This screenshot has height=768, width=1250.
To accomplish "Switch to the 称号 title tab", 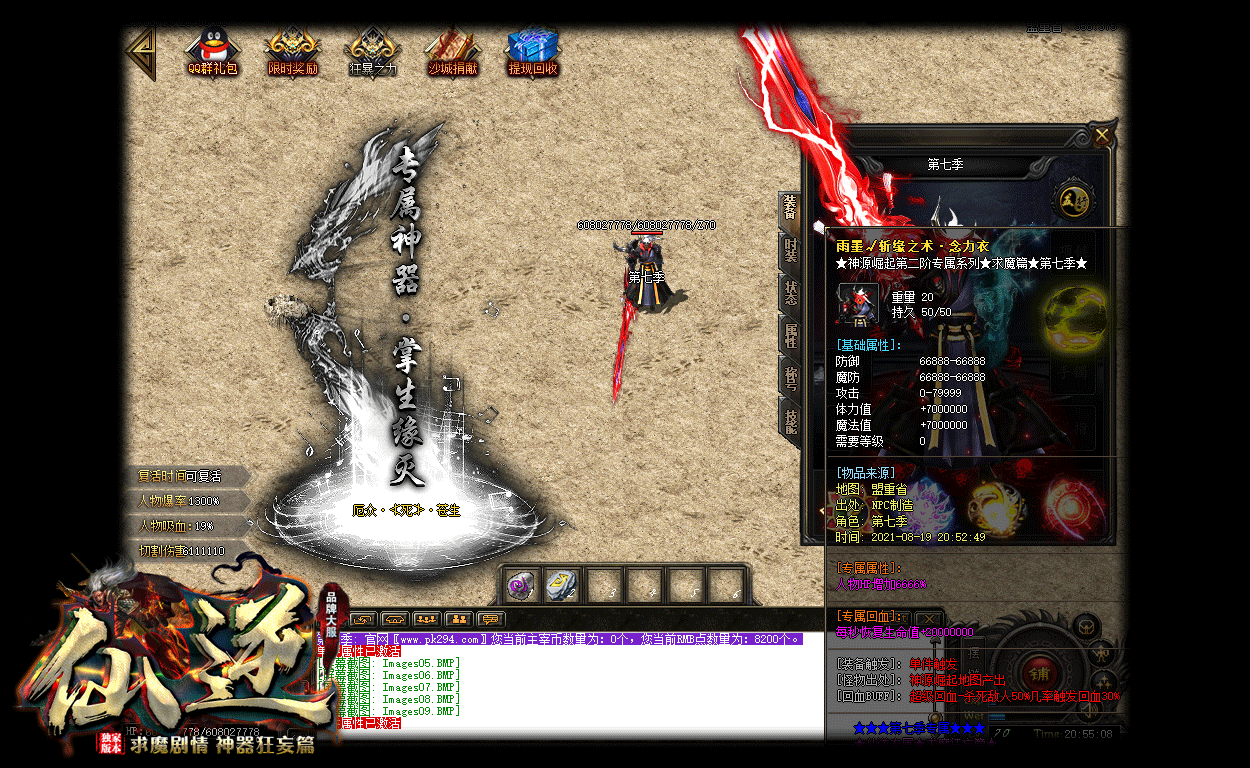I will pos(790,377).
